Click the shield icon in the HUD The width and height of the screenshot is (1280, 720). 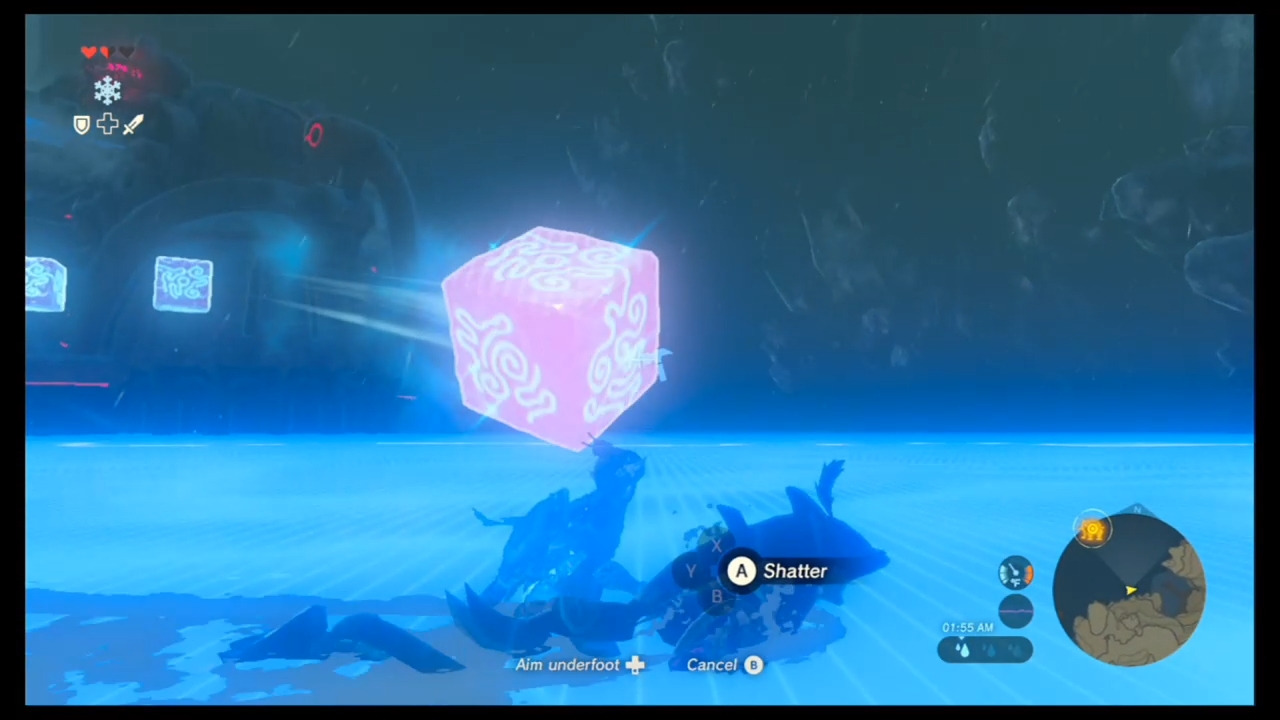(x=82, y=124)
